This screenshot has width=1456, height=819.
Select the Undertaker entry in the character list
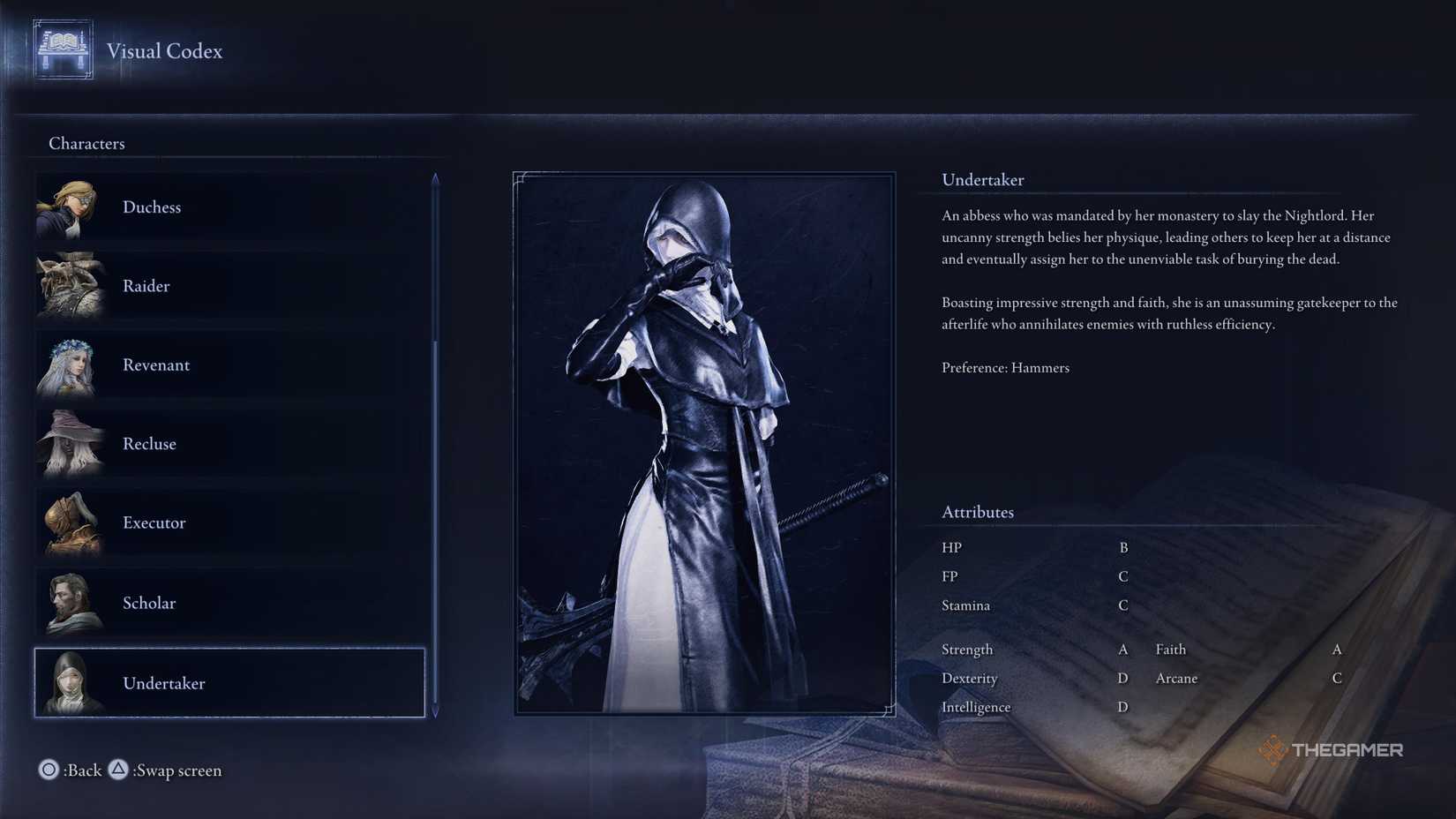[x=229, y=683]
